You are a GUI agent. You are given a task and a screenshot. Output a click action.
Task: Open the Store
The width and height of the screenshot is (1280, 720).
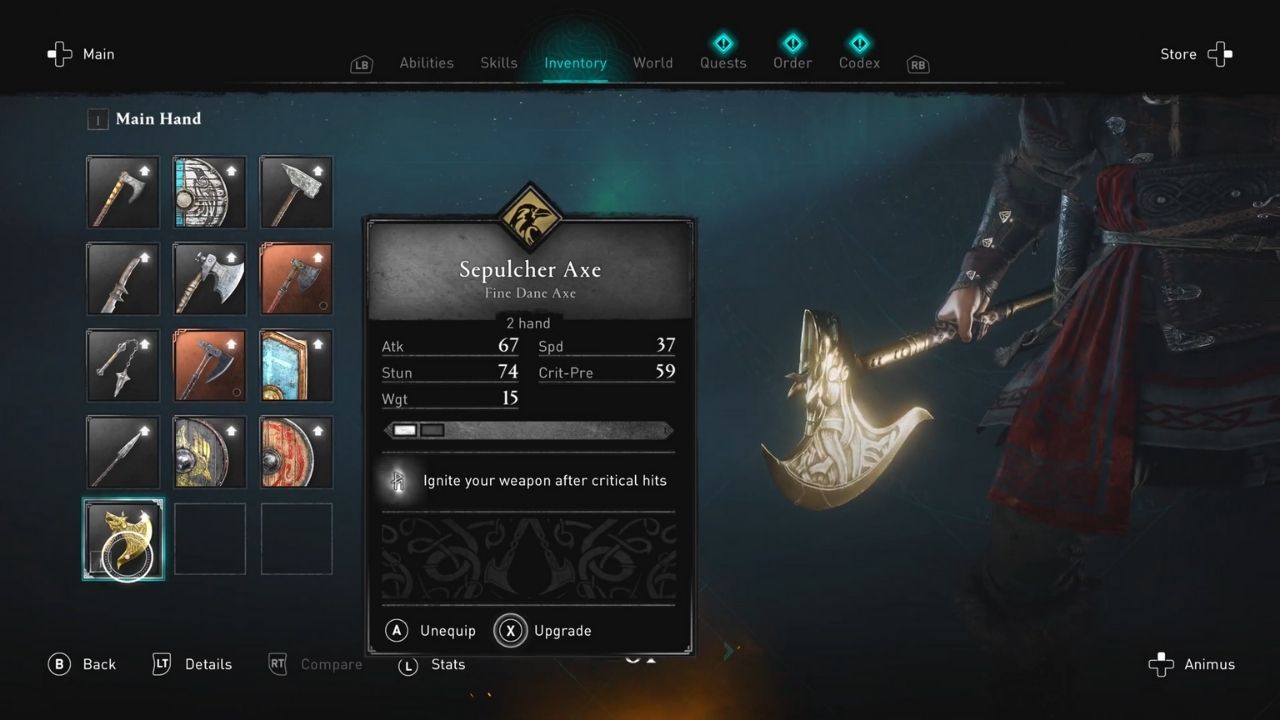click(1196, 55)
